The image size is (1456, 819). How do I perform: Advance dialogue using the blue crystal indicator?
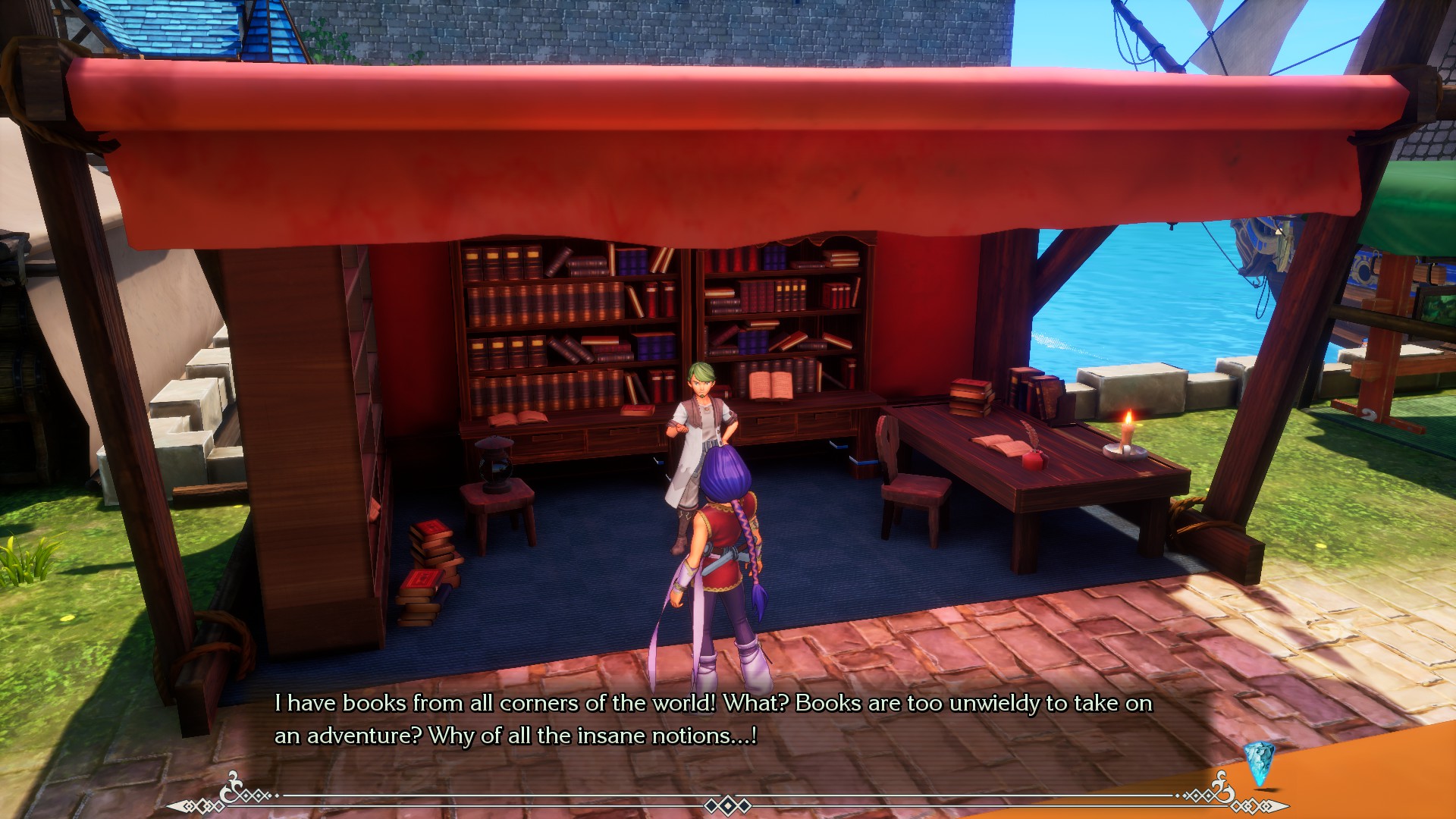tap(1258, 764)
